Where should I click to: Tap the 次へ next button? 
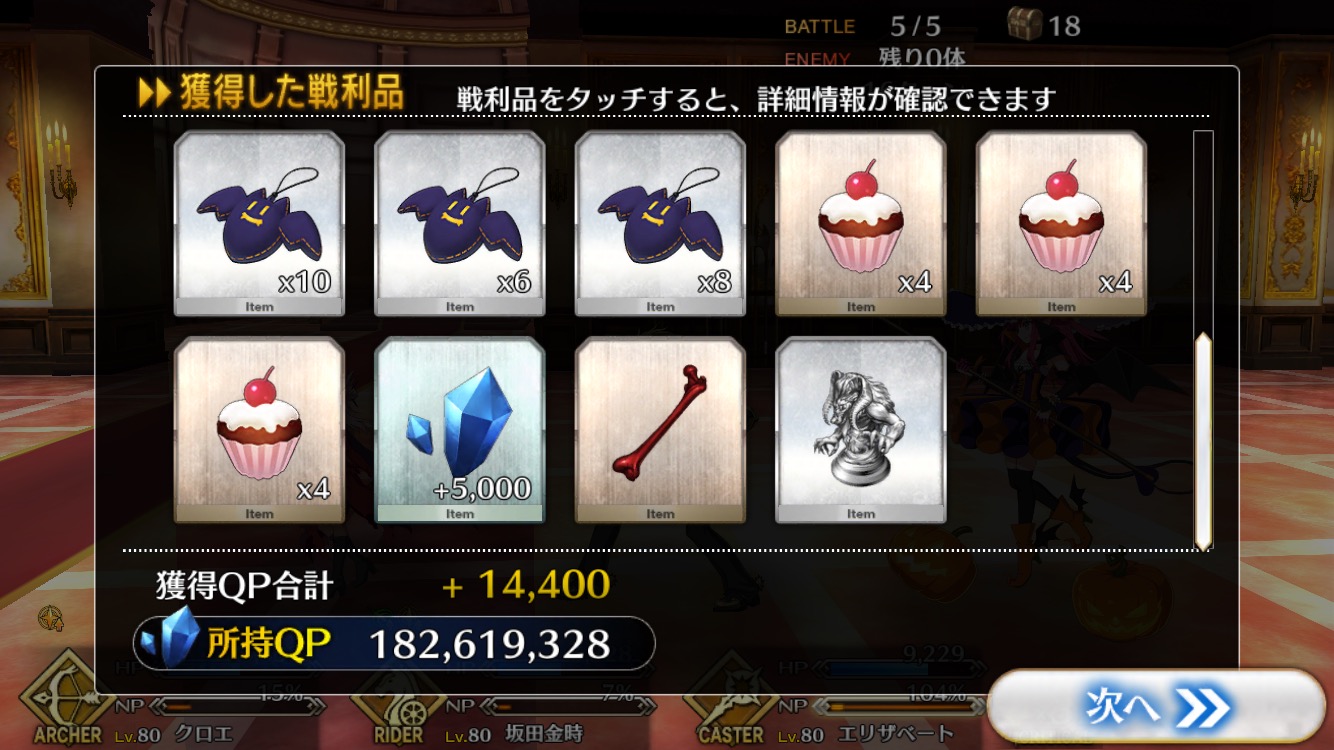point(1155,709)
